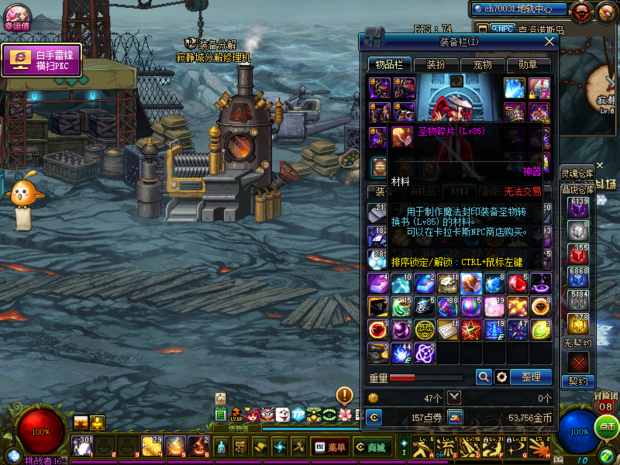This screenshot has width=620, height=465.
Task: Switch to the 物品栏 tab
Action: [x=388, y=64]
